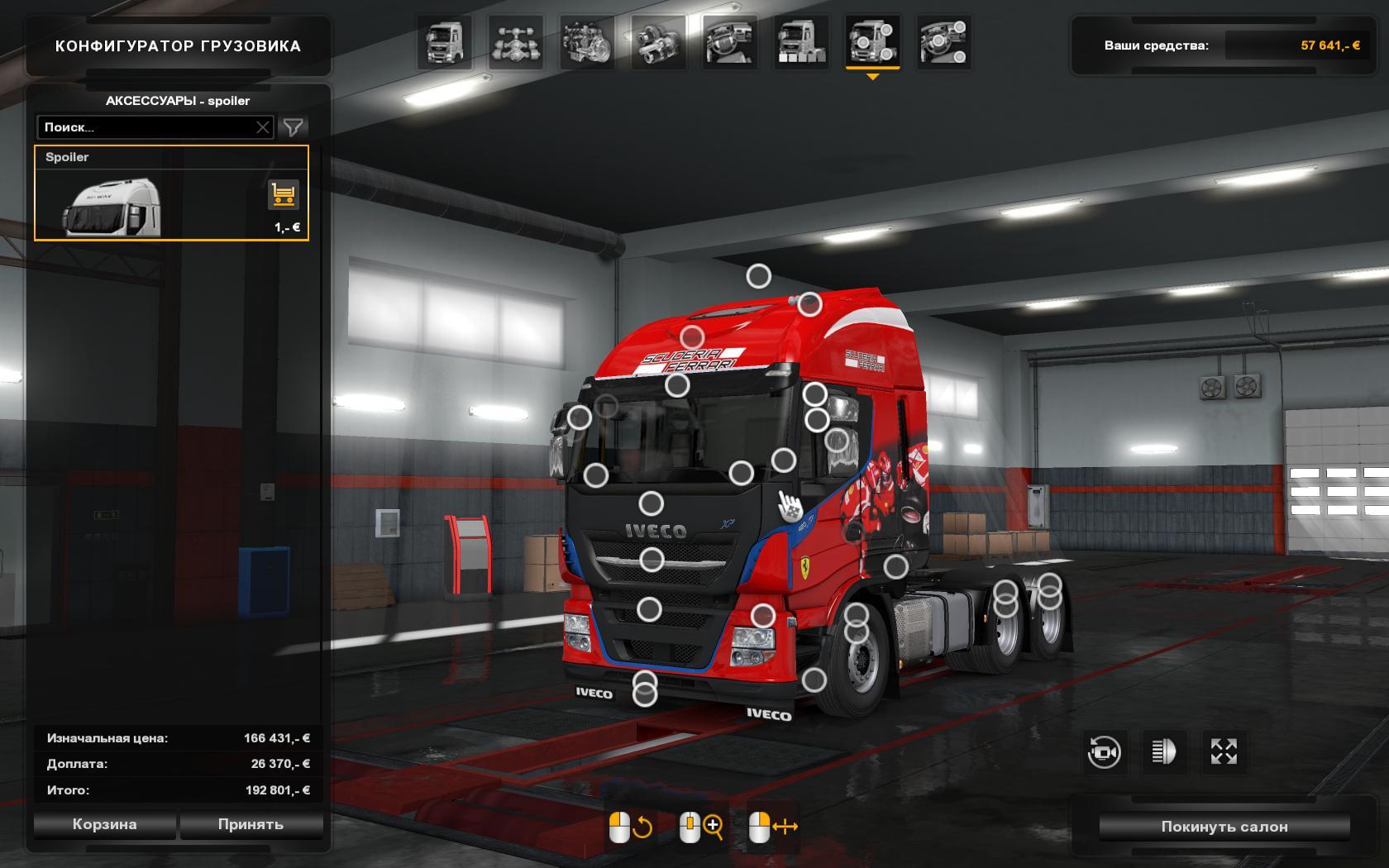Click the Поиск search field

[145, 127]
